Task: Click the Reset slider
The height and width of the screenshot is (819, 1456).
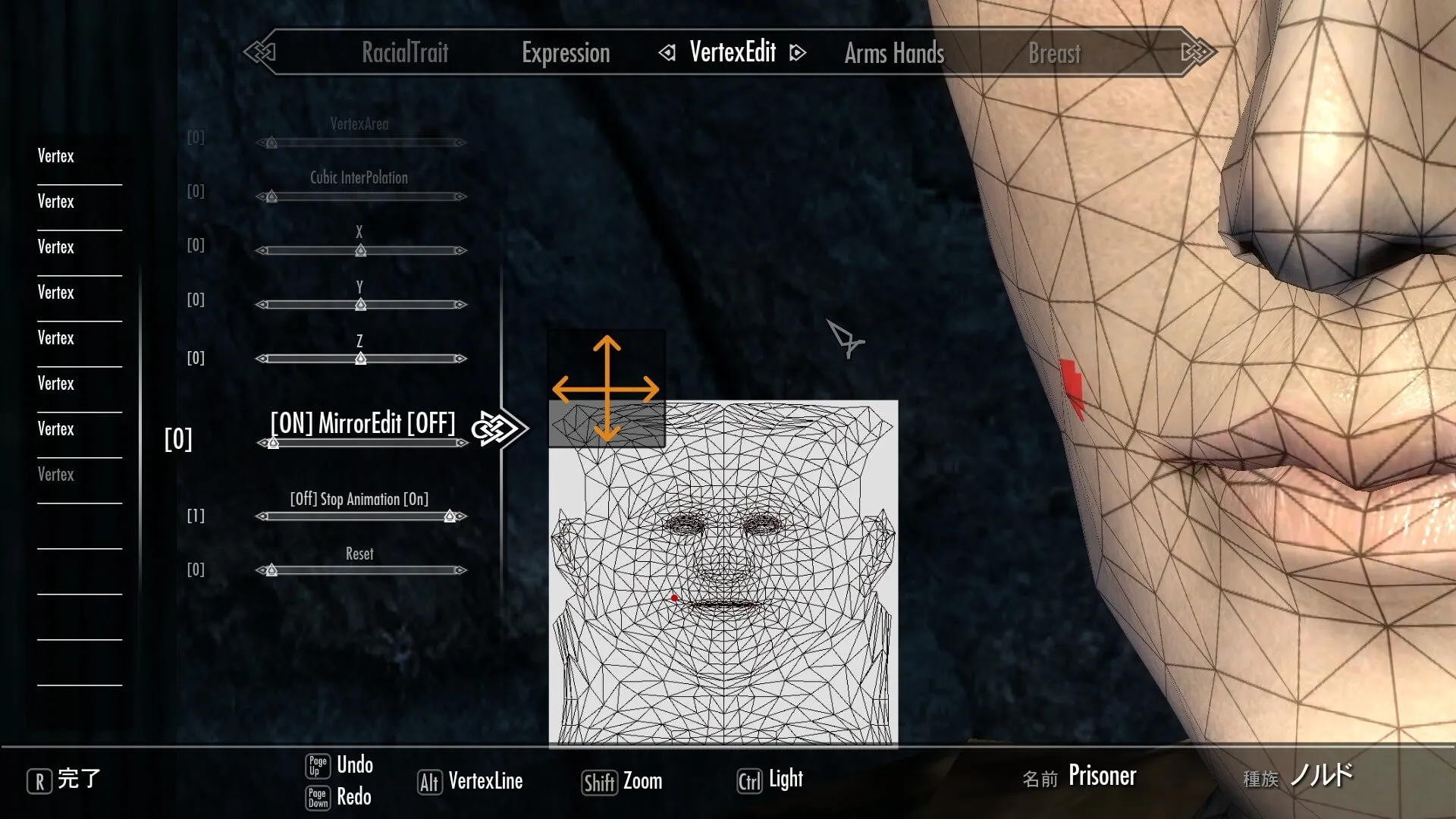Action: pyautogui.click(x=360, y=570)
